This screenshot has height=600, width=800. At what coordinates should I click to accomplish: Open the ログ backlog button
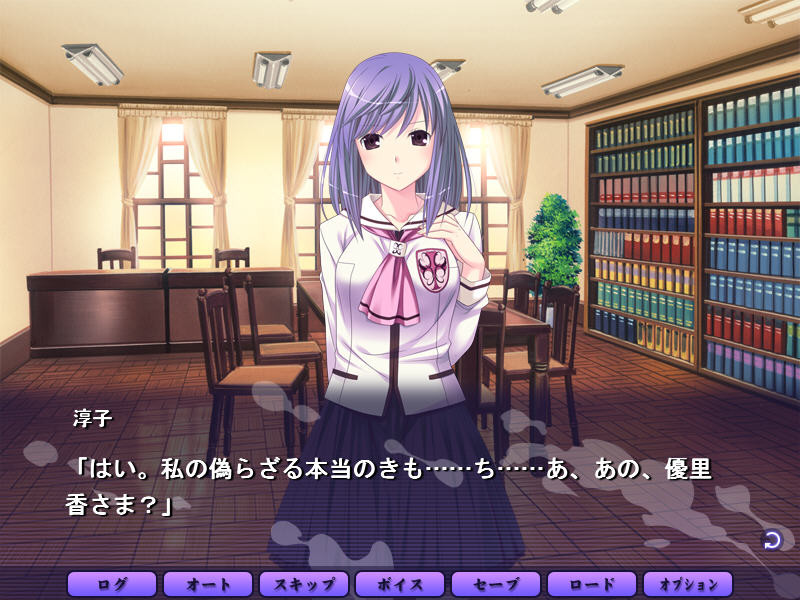[112, 584]
